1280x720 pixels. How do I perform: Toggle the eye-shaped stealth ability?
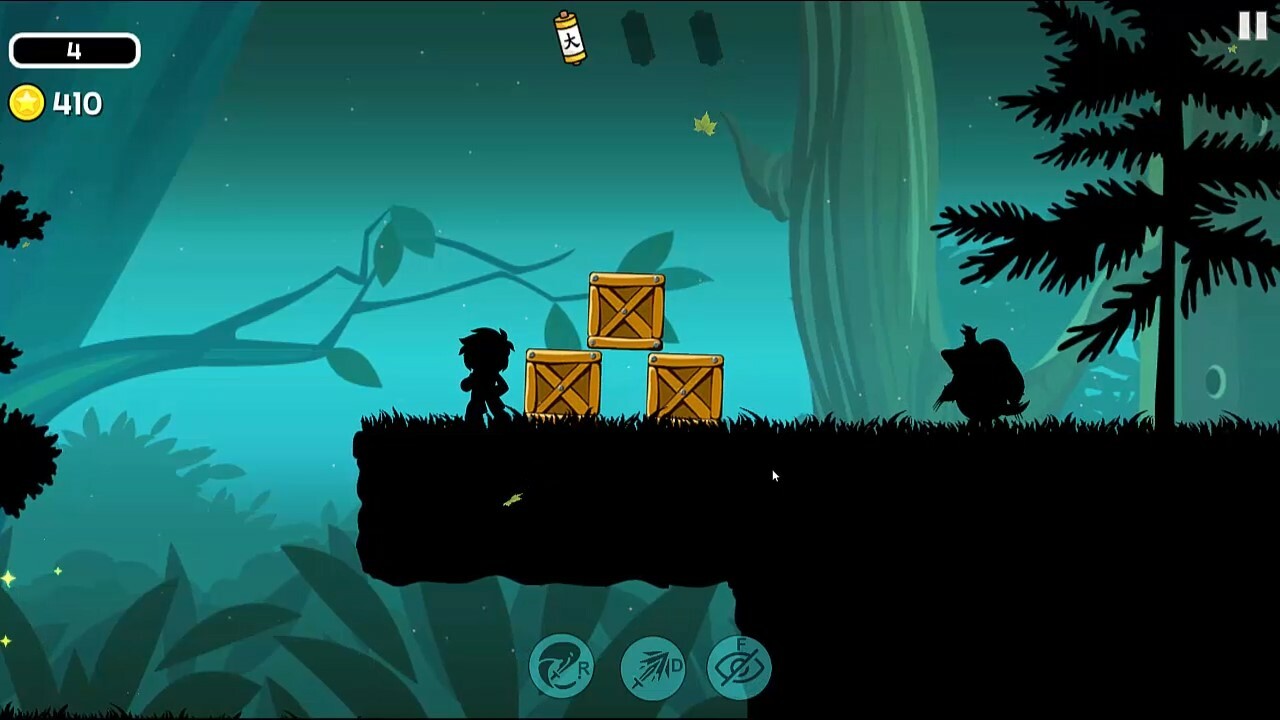point(740,665)
